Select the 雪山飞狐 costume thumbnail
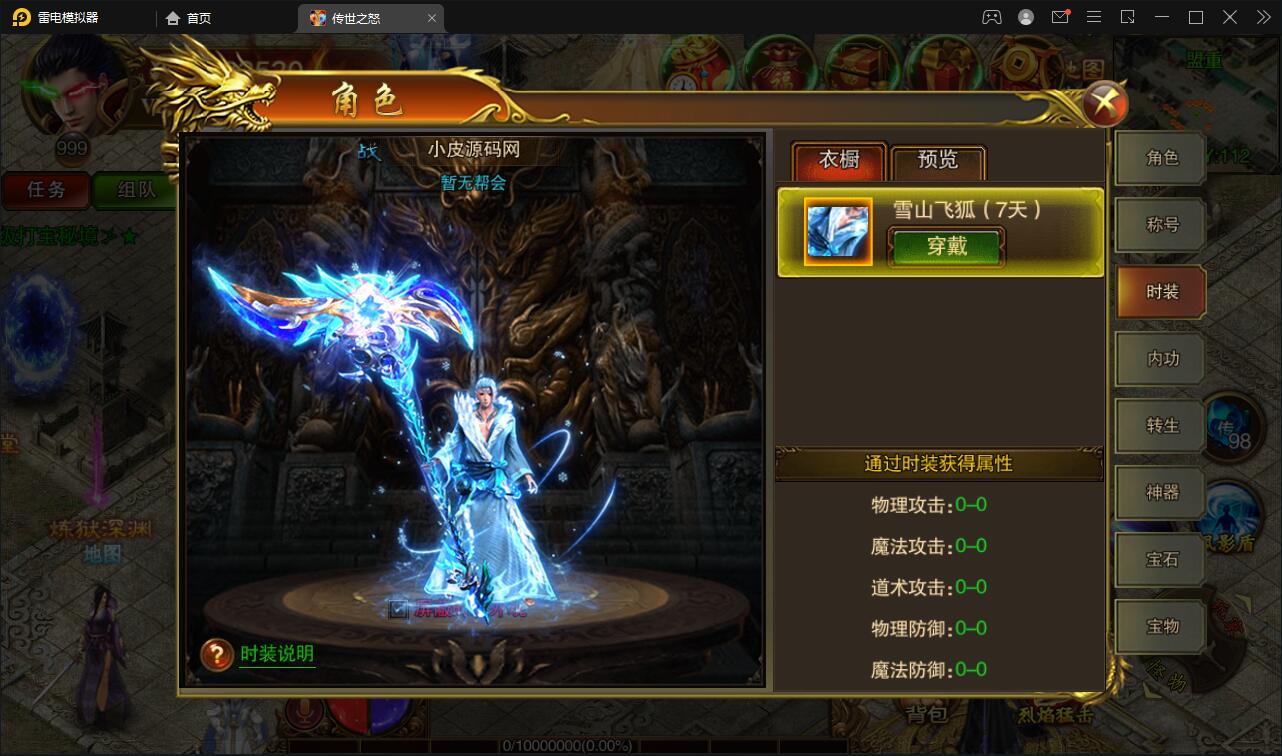 tap(838, 232)
